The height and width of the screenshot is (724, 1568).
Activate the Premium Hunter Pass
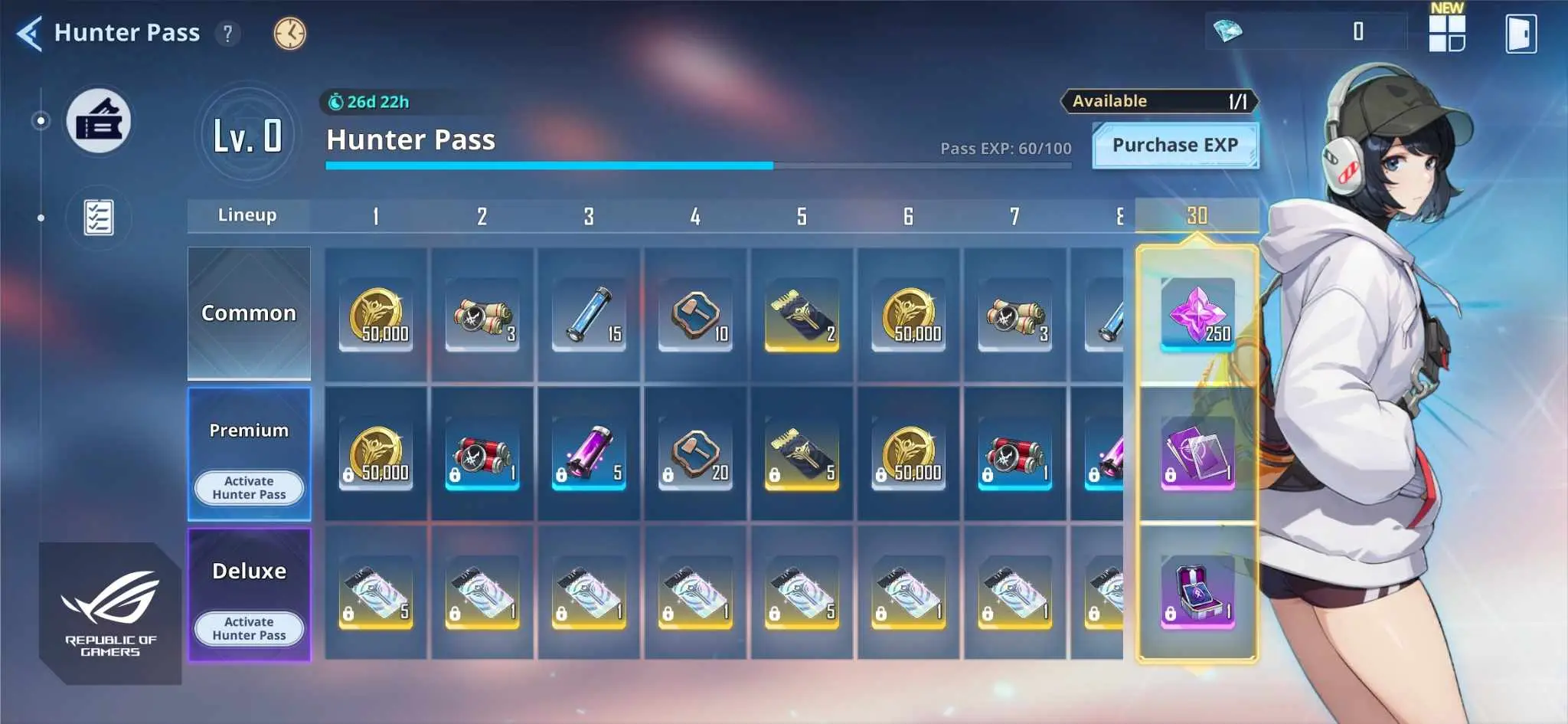249,488
